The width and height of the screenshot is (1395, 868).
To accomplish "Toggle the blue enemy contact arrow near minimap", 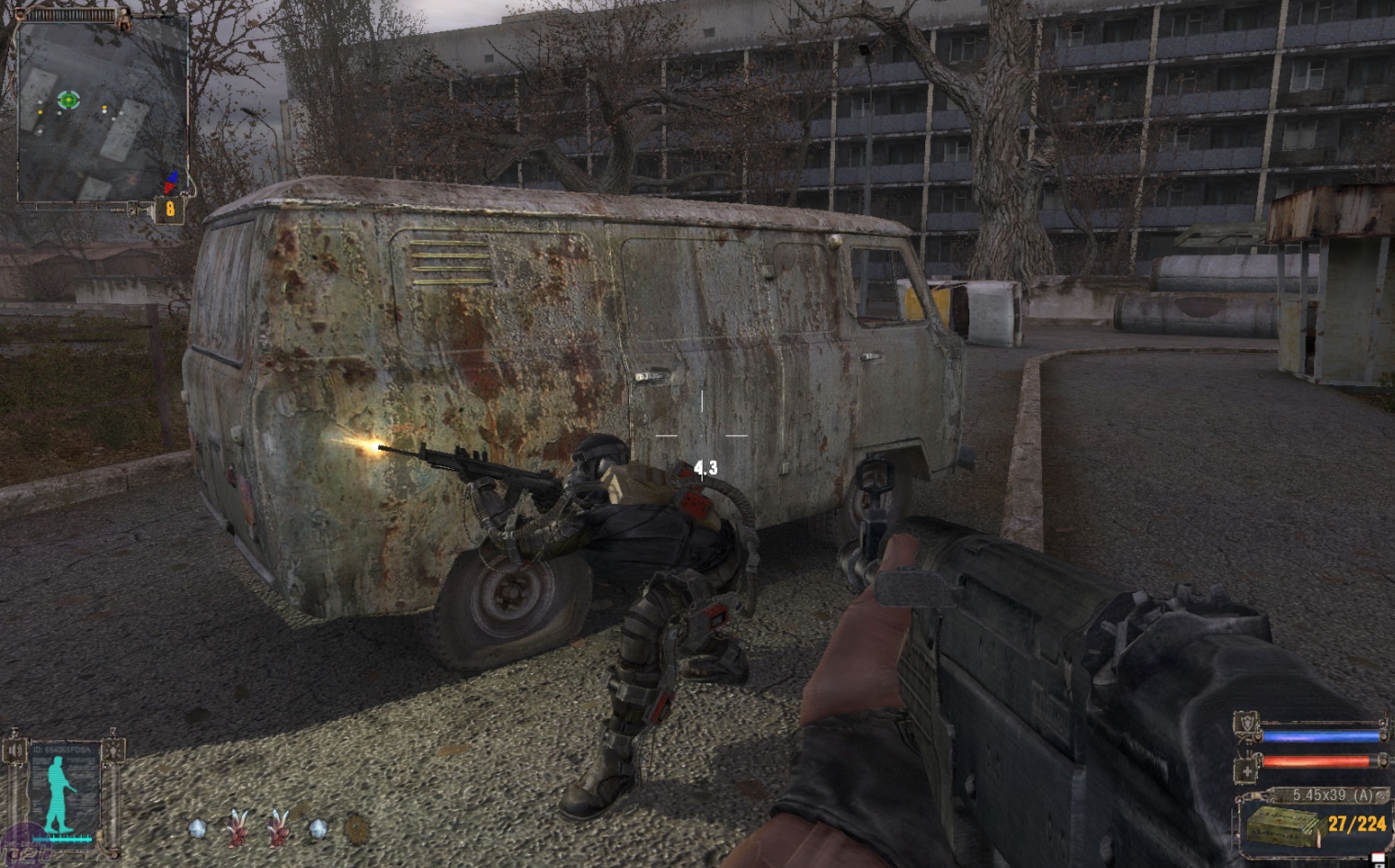I will 173,177.
